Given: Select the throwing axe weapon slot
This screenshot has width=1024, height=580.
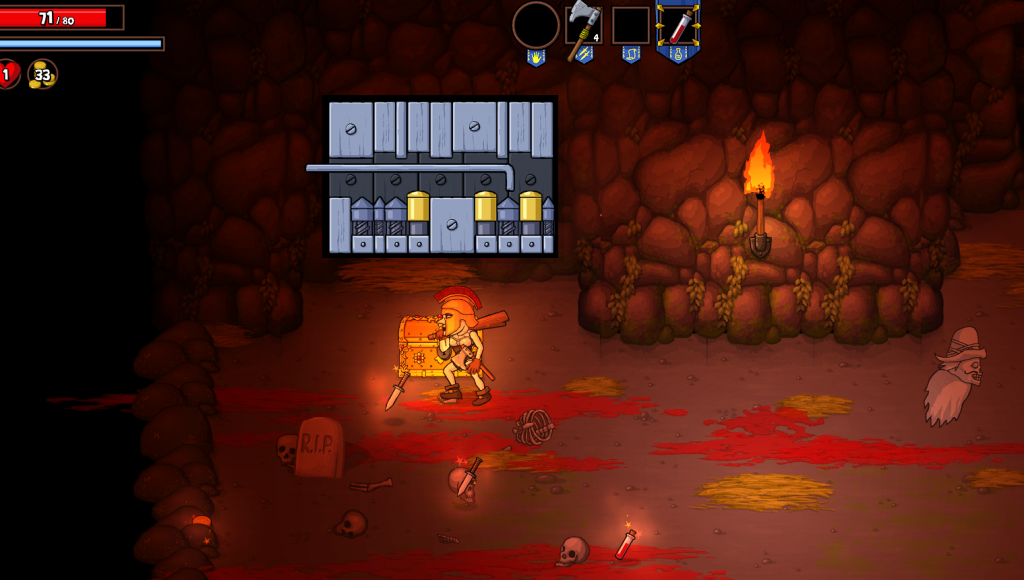Looking at the screenshot, I should click(583, 27).
